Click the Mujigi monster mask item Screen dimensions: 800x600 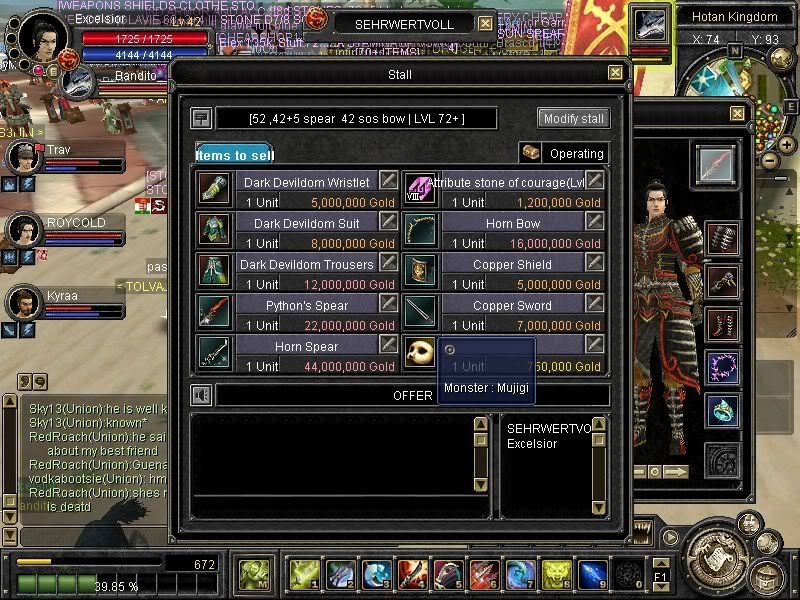[x=420, y=352]
